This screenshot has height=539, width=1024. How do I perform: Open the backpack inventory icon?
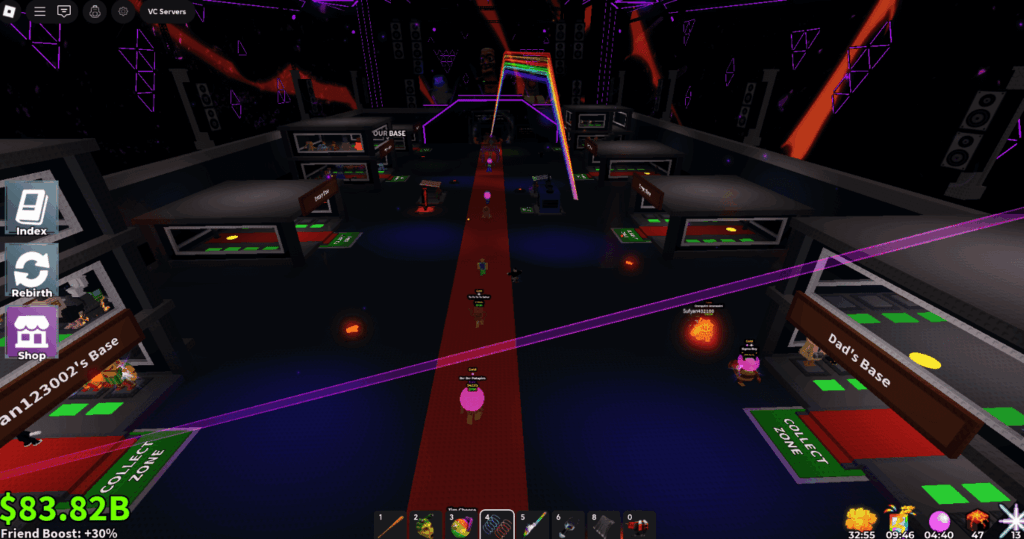pyautogui.click(x=97, y=11)
